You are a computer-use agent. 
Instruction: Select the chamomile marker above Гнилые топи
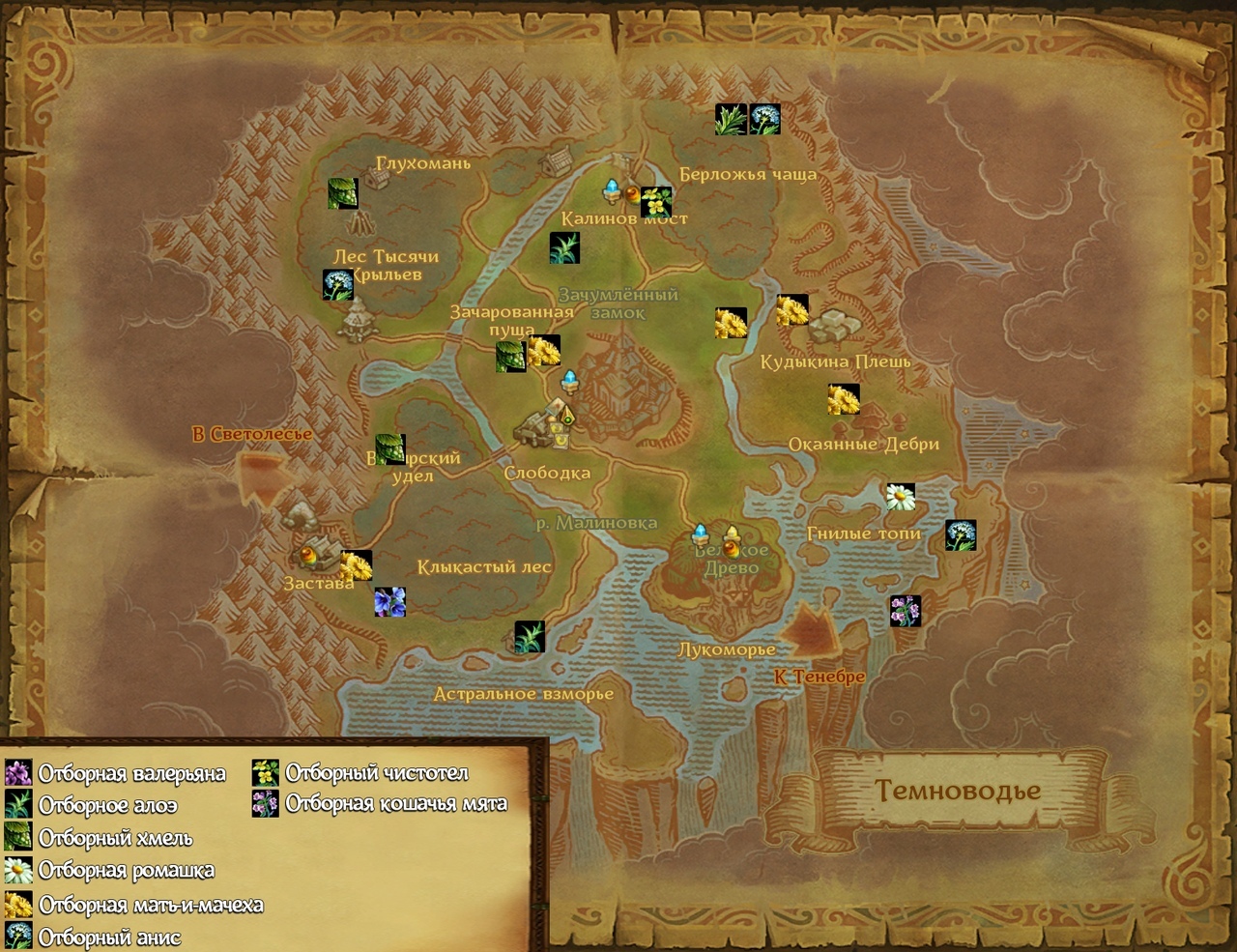click(901, 497)
